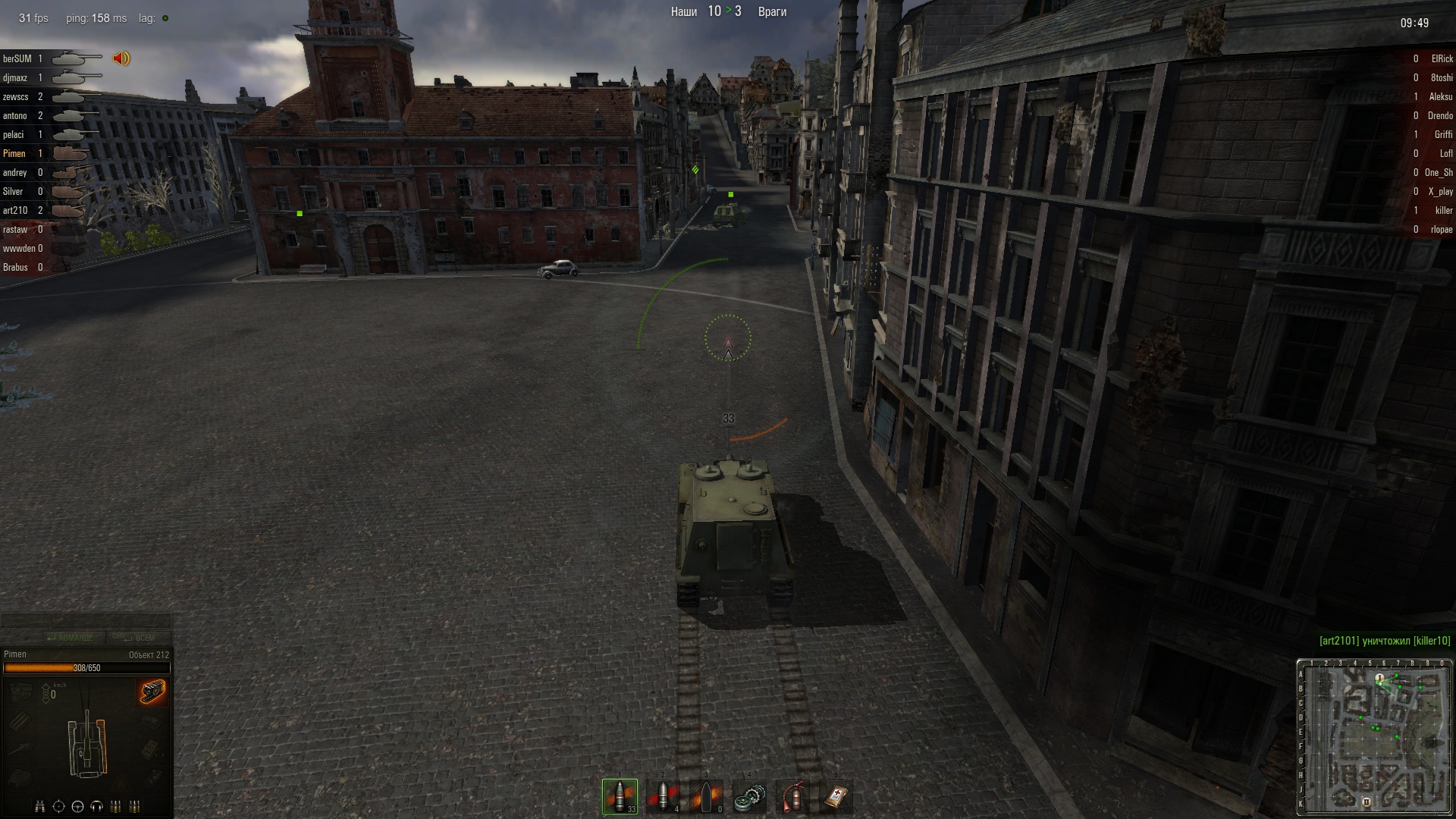Click the minimap in the corner
The image size is (1456, 819).
coord(1373,737)
